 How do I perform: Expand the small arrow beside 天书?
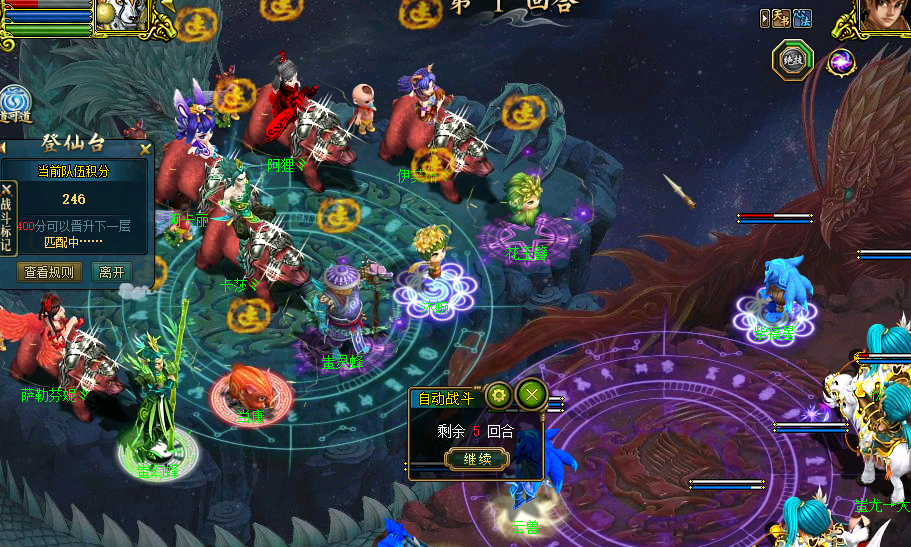[765, 18]
